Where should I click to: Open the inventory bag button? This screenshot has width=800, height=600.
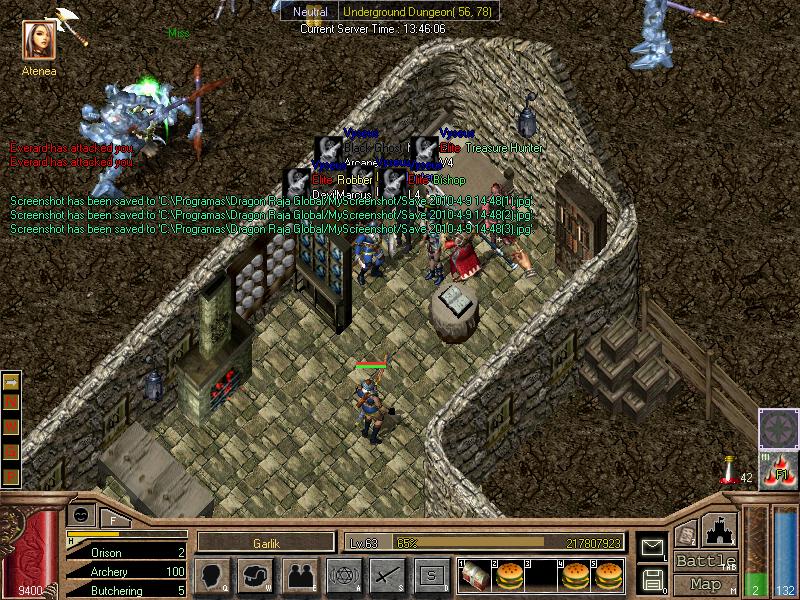click(x=257, y=575)
